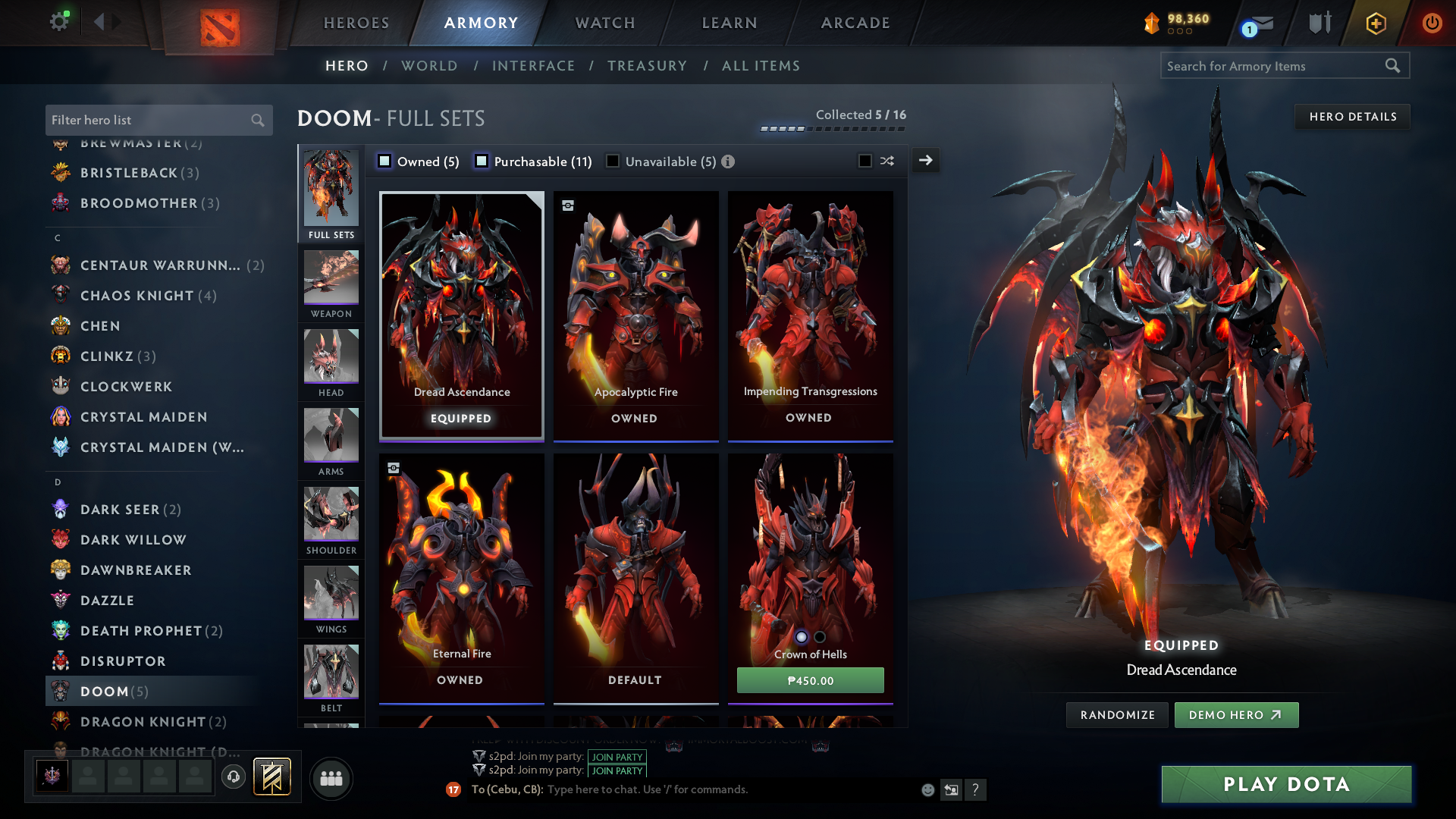The height and width of the screenshot is (819, 1456).
Task: Click the Search for Armory Items field
Action: pos(1274,66)
